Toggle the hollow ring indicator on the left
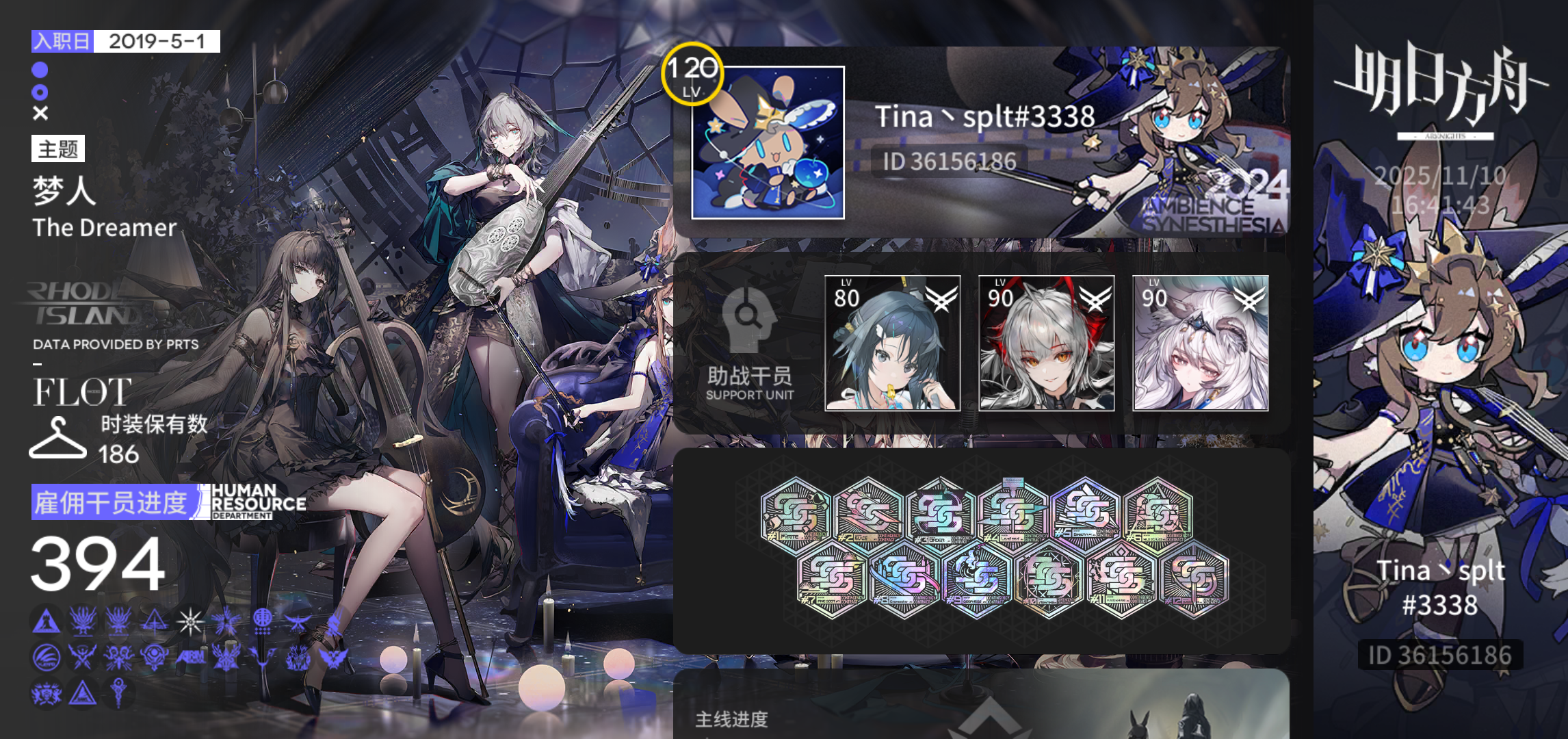Image resolution: width=1568 pixels, height=739 pixels. 40,91
